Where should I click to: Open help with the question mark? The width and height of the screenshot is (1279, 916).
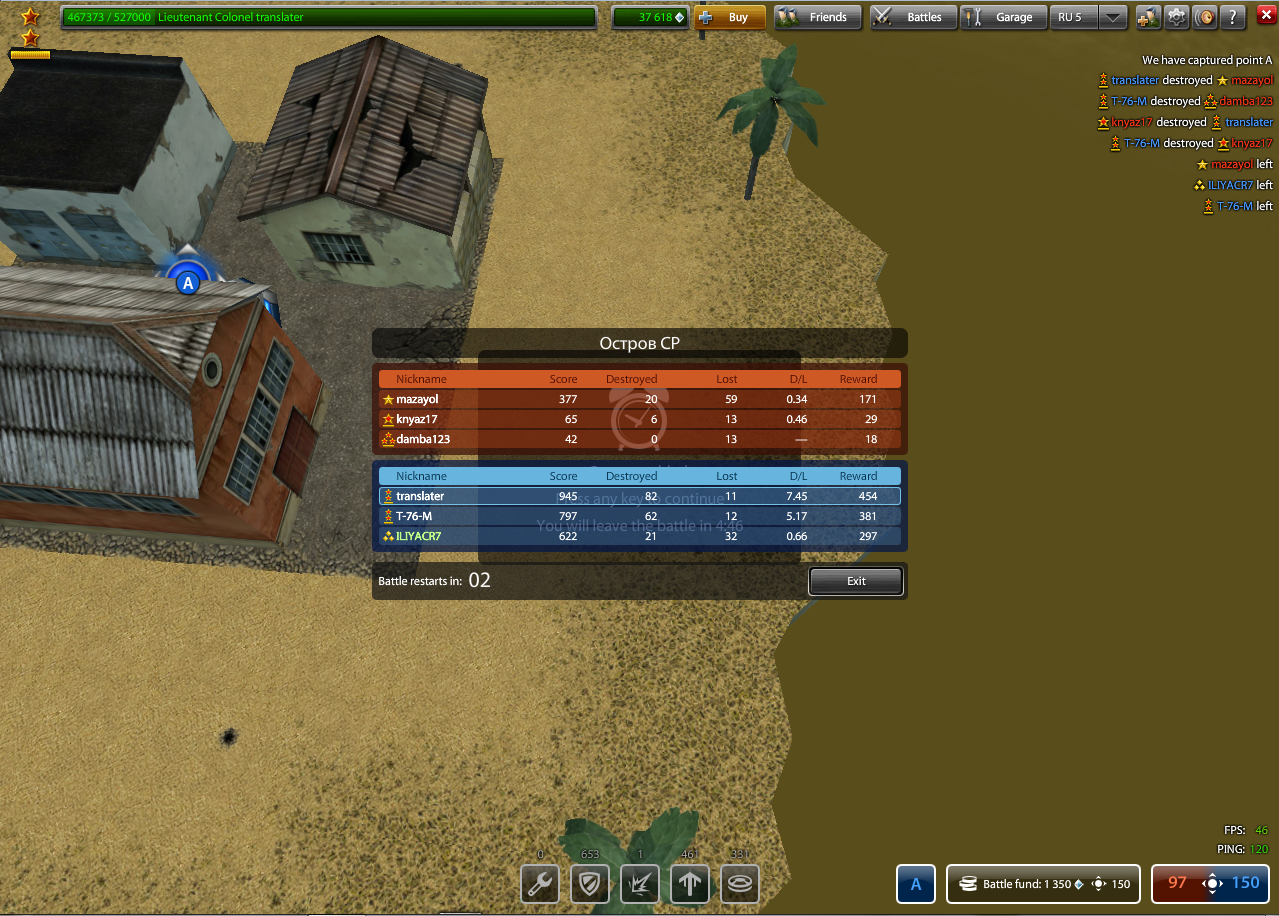point(1235,17)
